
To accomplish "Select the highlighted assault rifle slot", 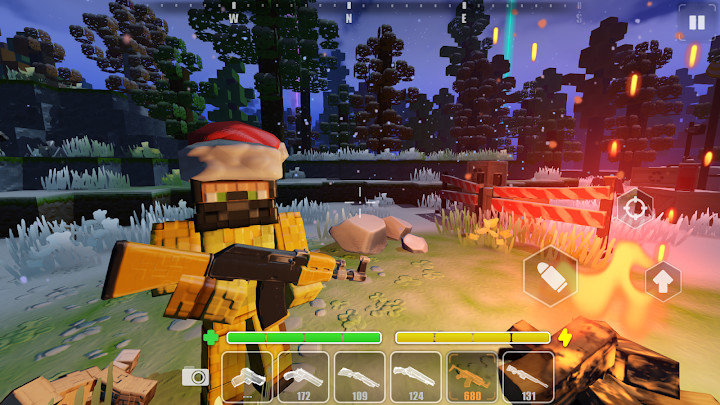I will 471,376.
